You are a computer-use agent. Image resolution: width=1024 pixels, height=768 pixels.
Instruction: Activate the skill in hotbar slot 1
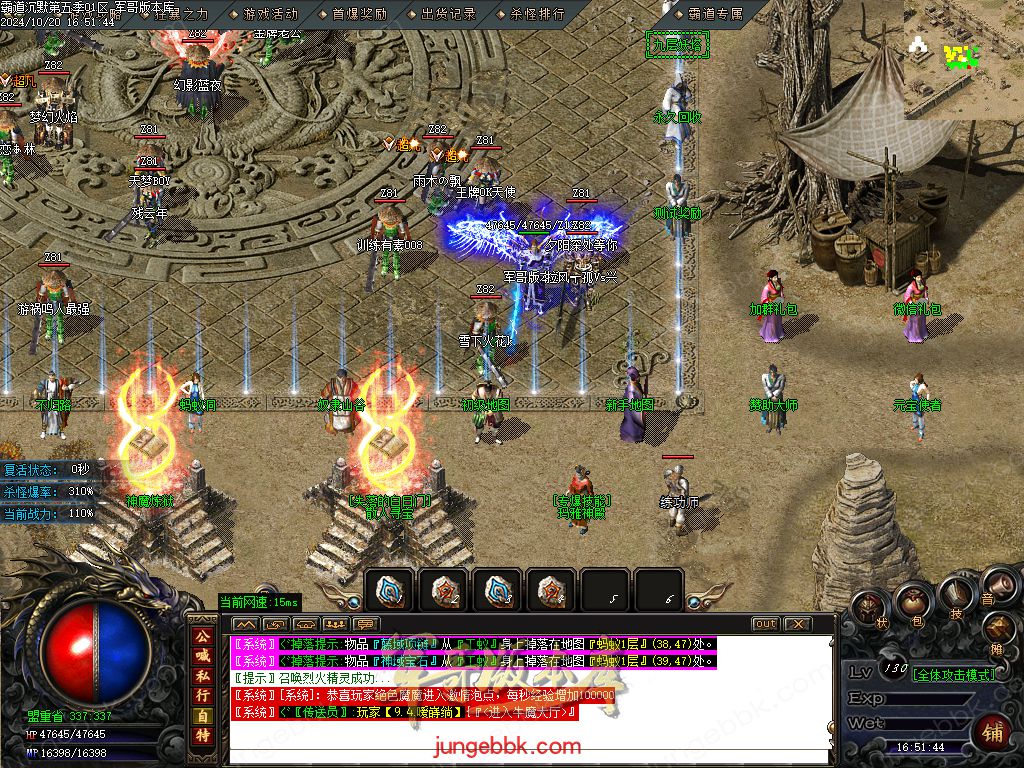click(x=388, y=591)
